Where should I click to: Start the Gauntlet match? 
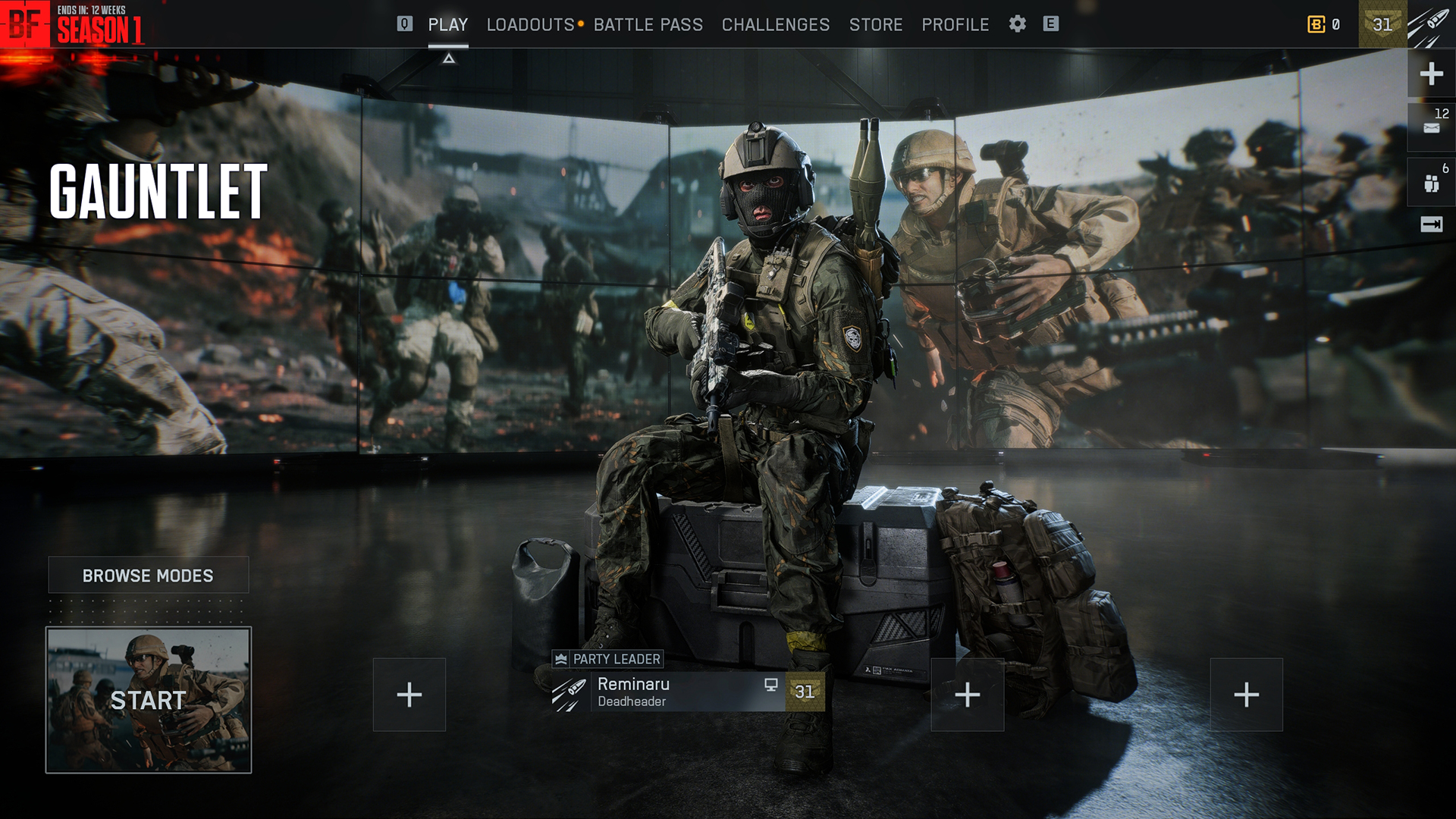point(148,700)
